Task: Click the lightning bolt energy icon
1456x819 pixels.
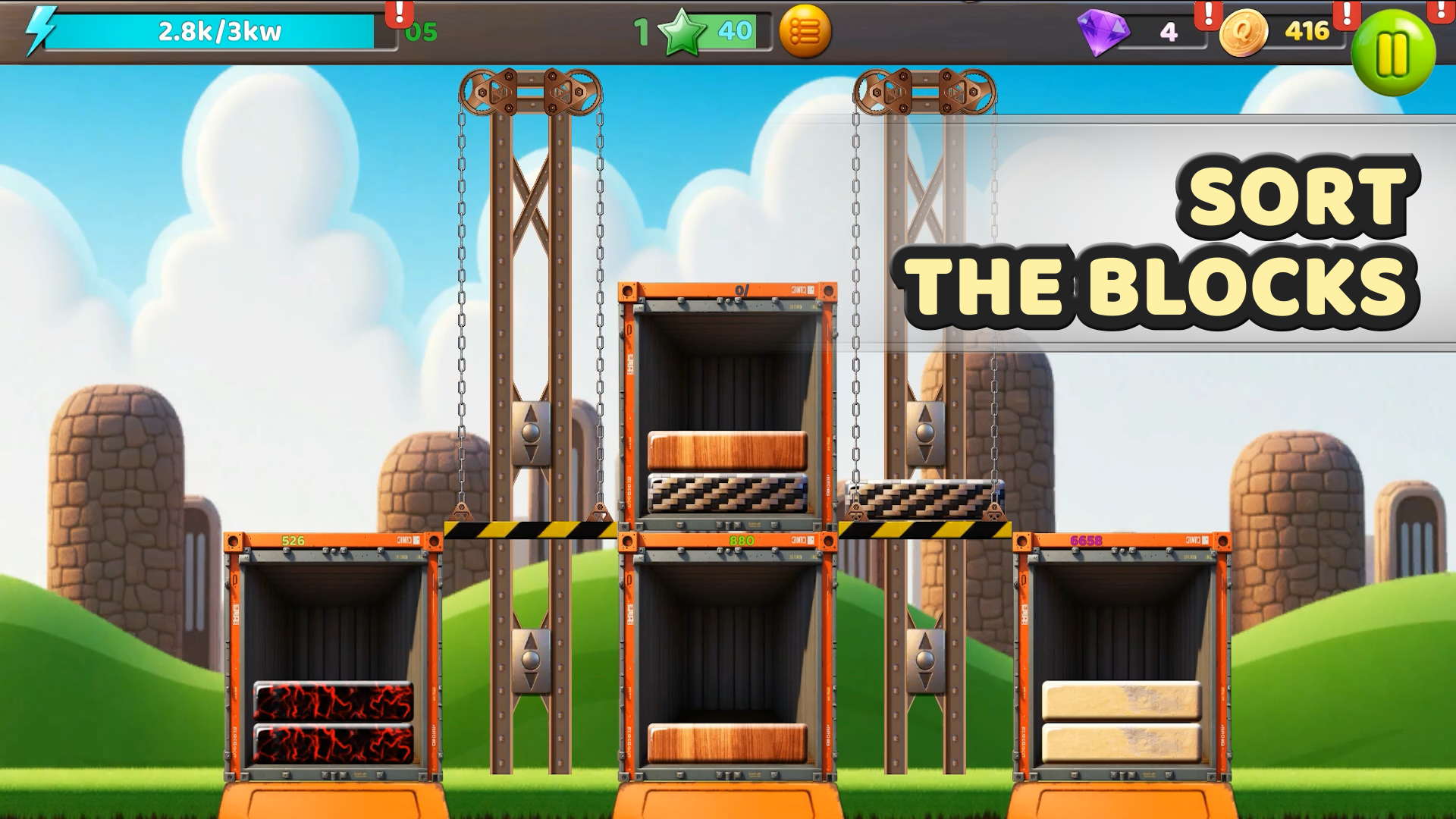Action: click(36, 32)
